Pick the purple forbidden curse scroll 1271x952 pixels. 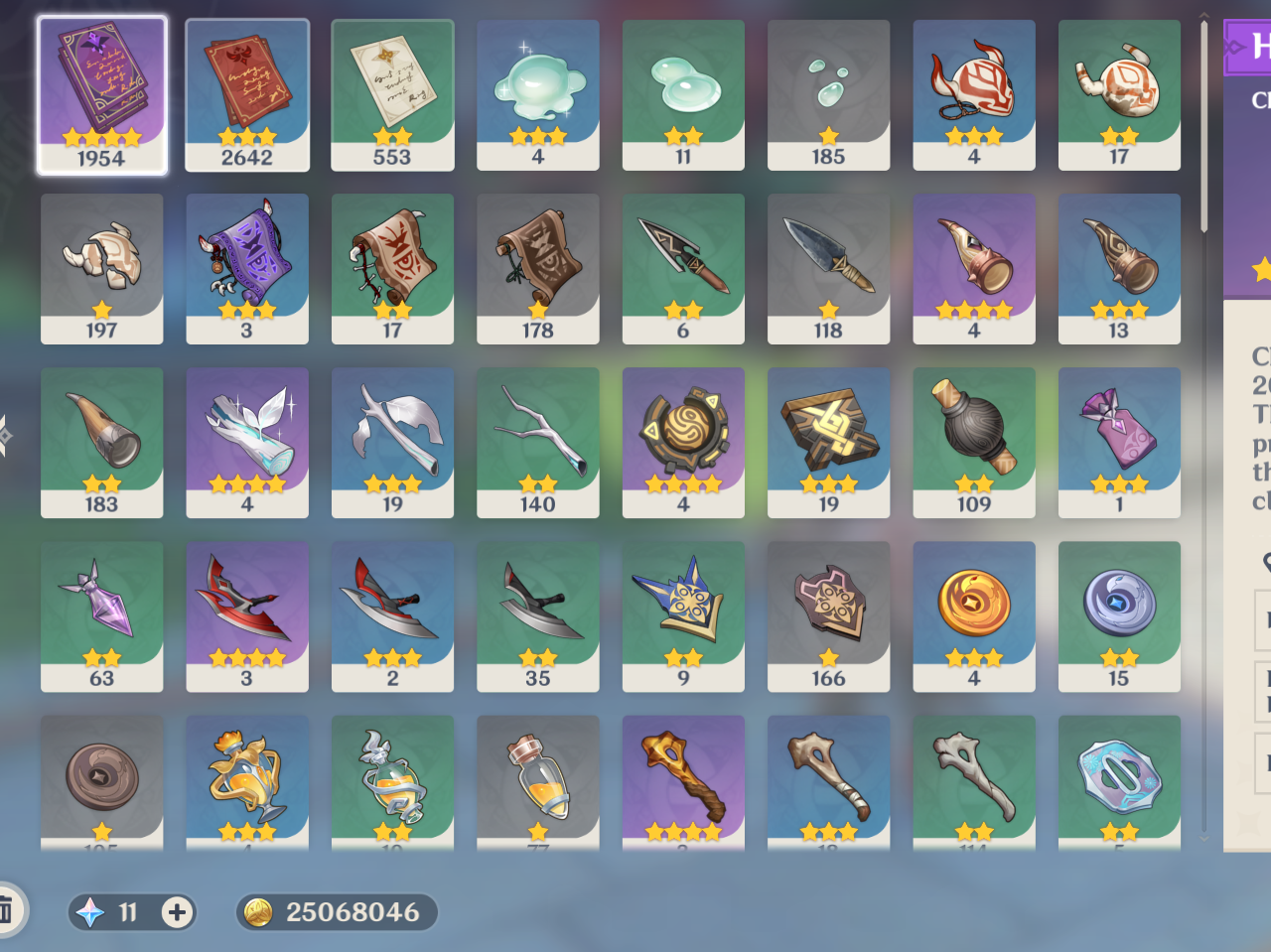point(247,268)
